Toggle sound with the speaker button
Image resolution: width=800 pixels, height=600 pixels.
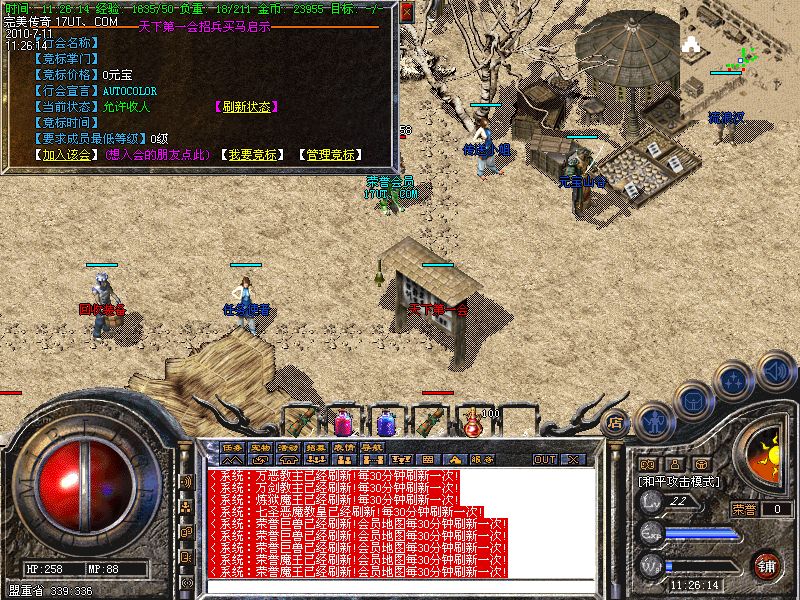click(774, 371)
